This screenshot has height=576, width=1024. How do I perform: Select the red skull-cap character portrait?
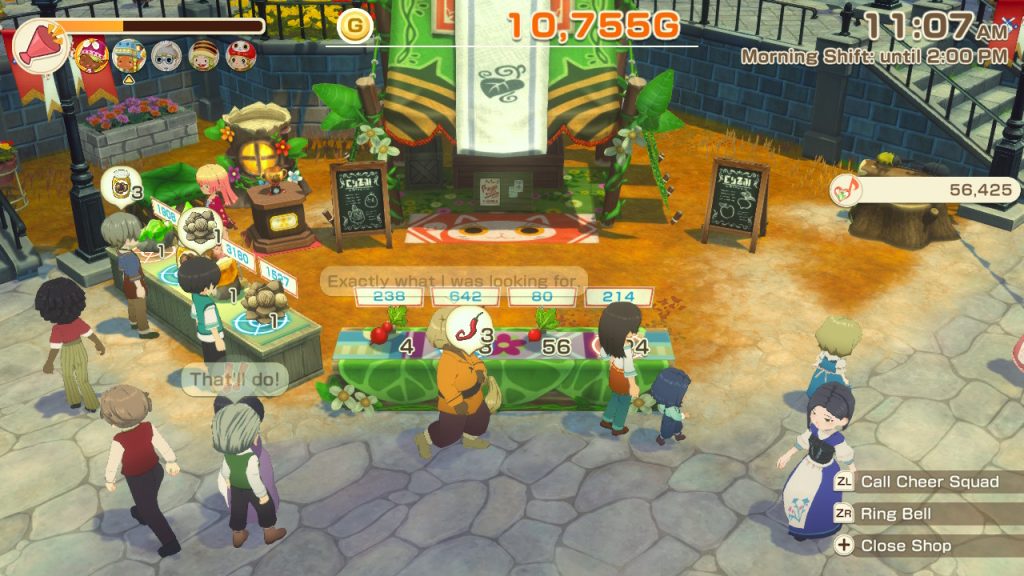point(241,55)
